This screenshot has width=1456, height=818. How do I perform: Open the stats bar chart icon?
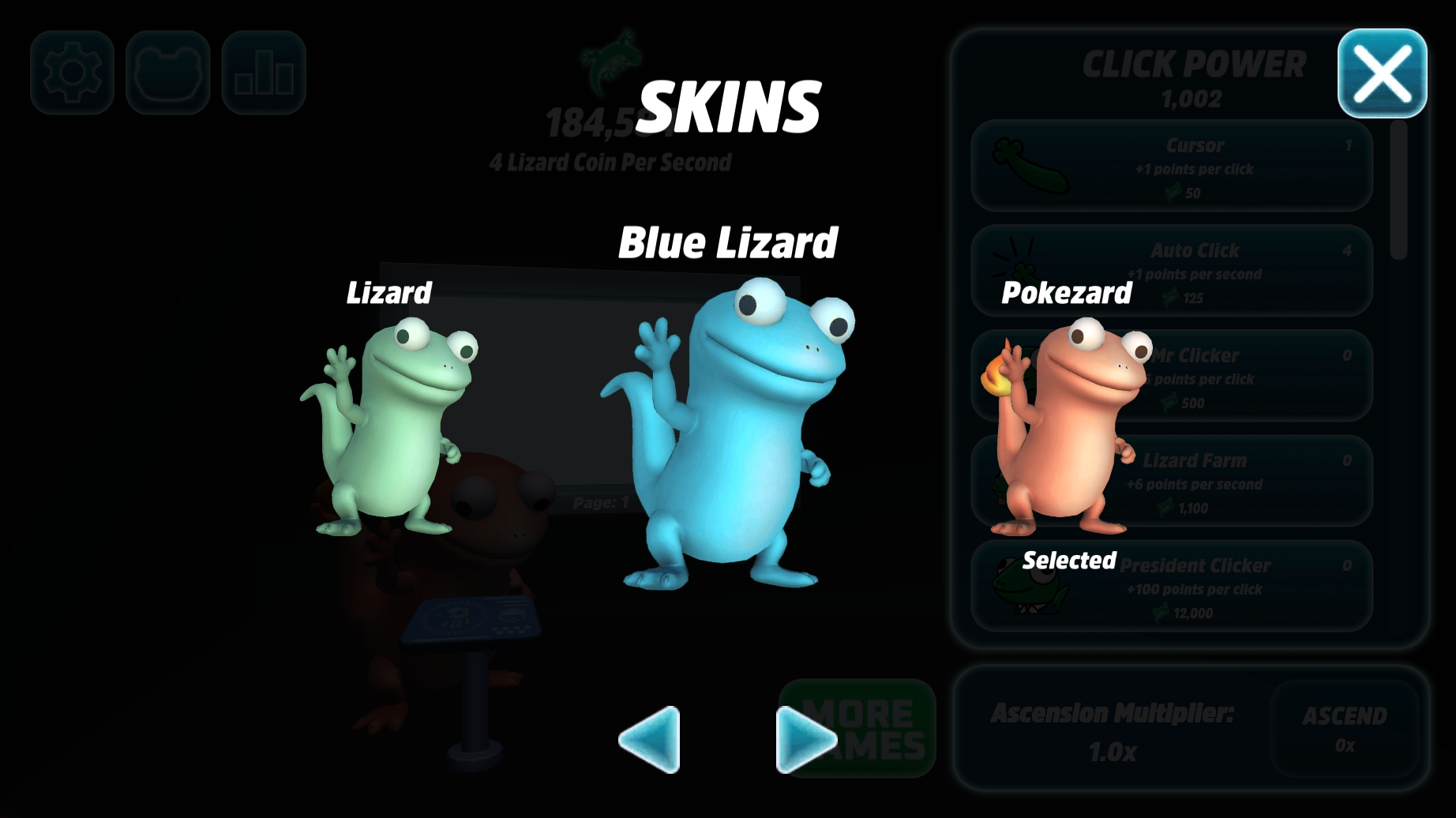pos(263,72)
